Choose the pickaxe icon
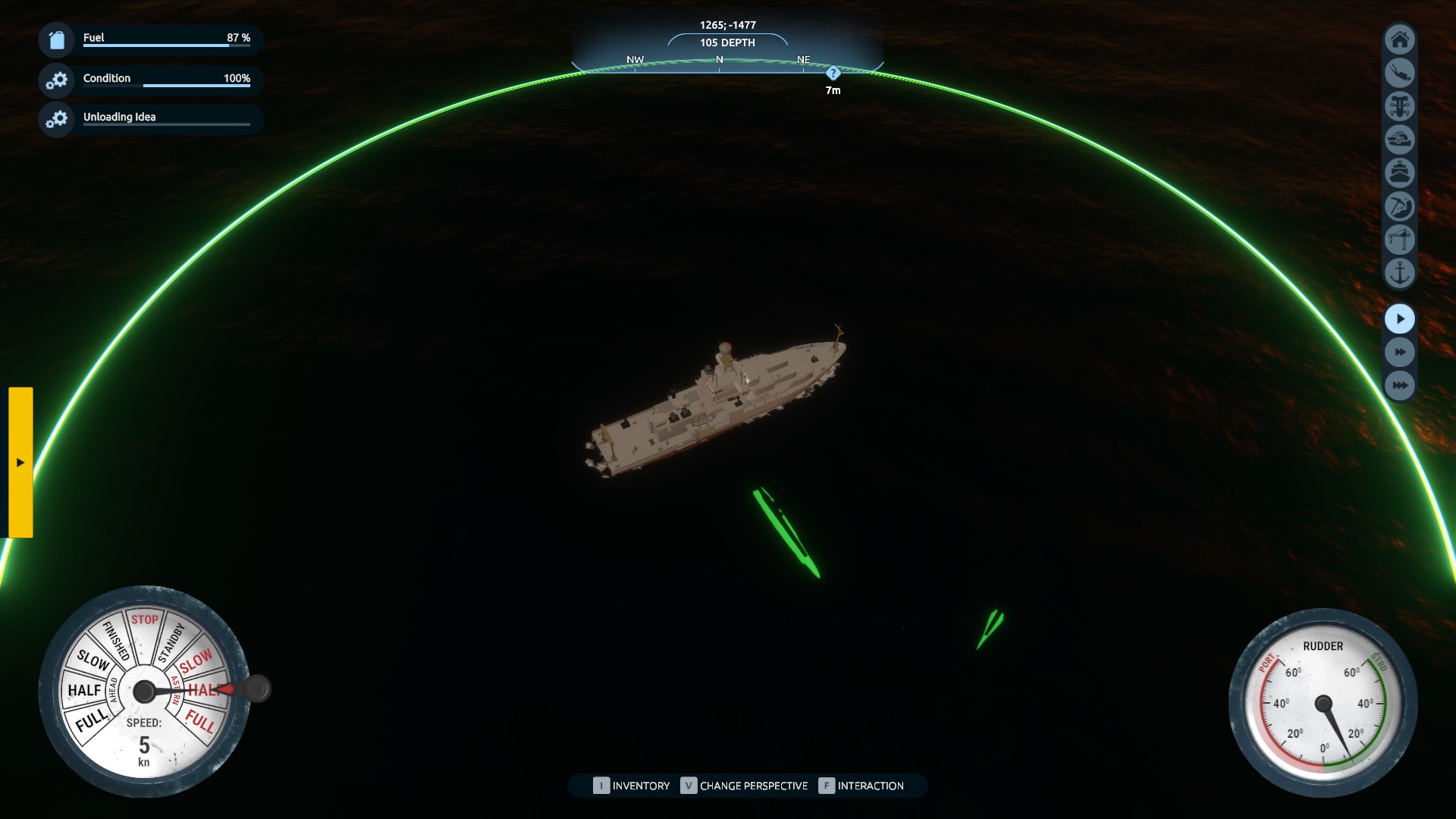This screenshot has height=819, width=1456. (x=1399, y=206)
